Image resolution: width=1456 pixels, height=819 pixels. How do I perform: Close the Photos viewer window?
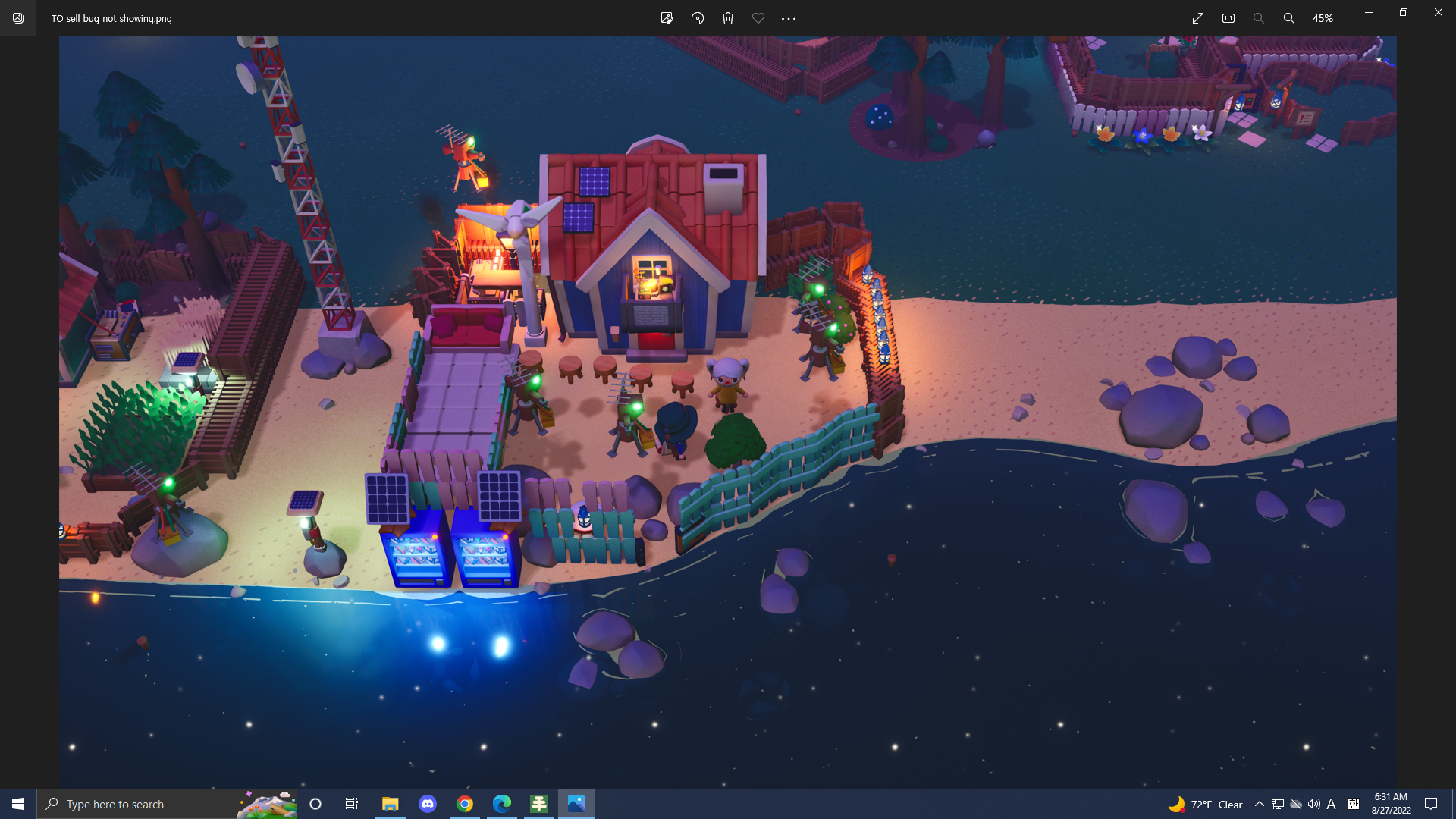(1438, 12)
